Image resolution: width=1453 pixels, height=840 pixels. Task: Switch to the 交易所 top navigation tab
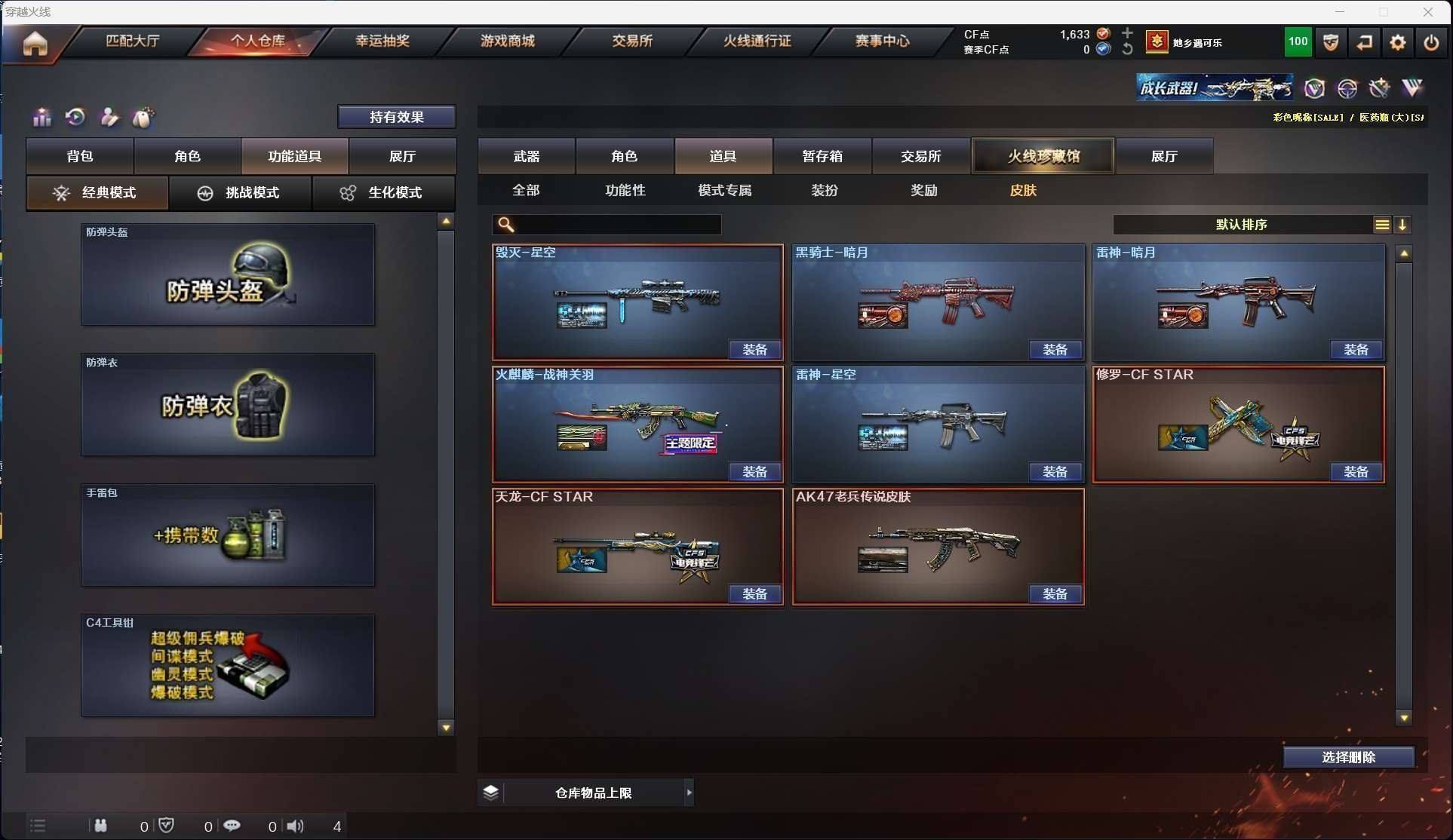pos(632,41)
